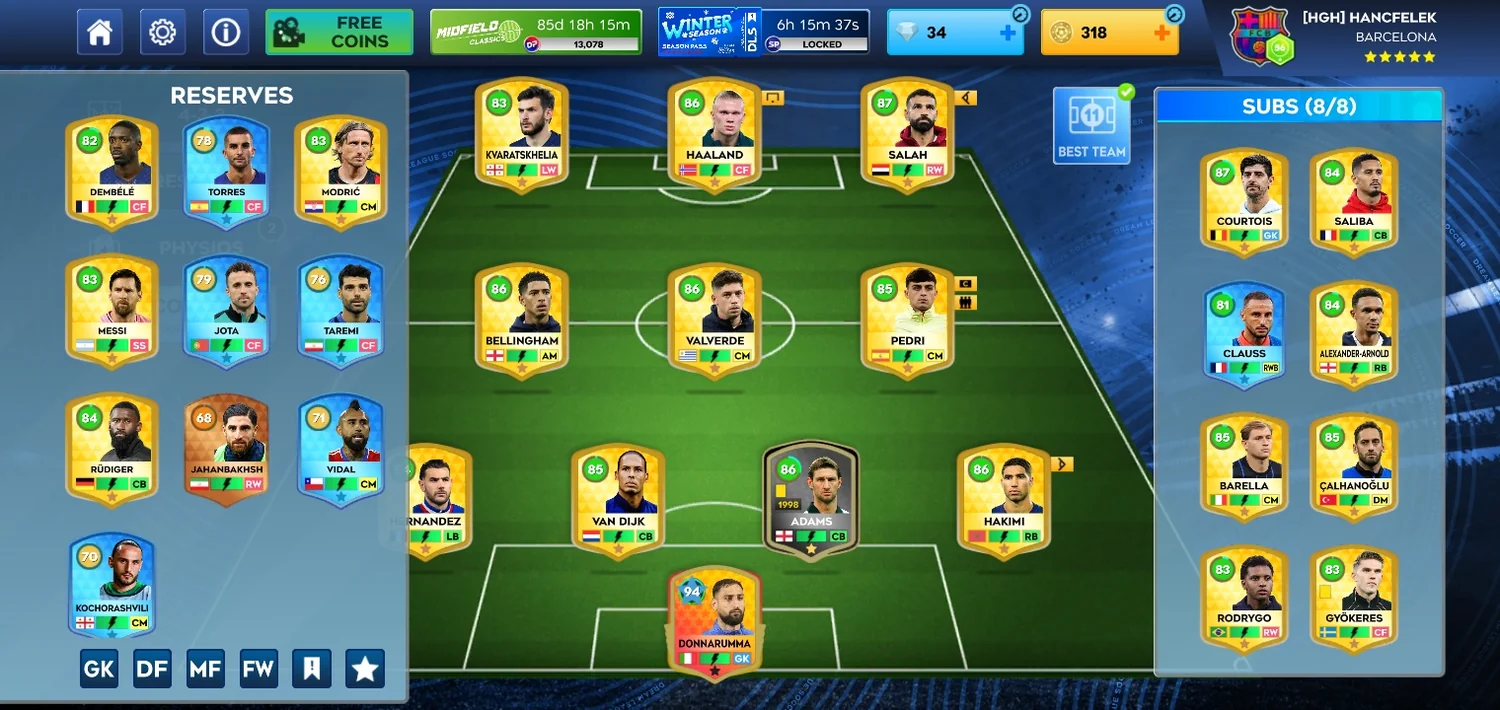
Task: Filter reserves by DF defenders
Action: (152, 669)
